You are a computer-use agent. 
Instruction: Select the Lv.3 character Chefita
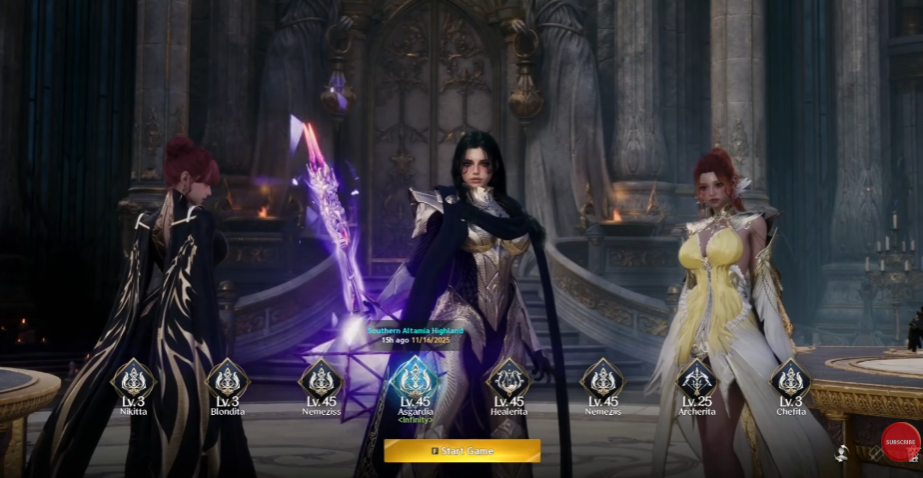coord(790,379)
